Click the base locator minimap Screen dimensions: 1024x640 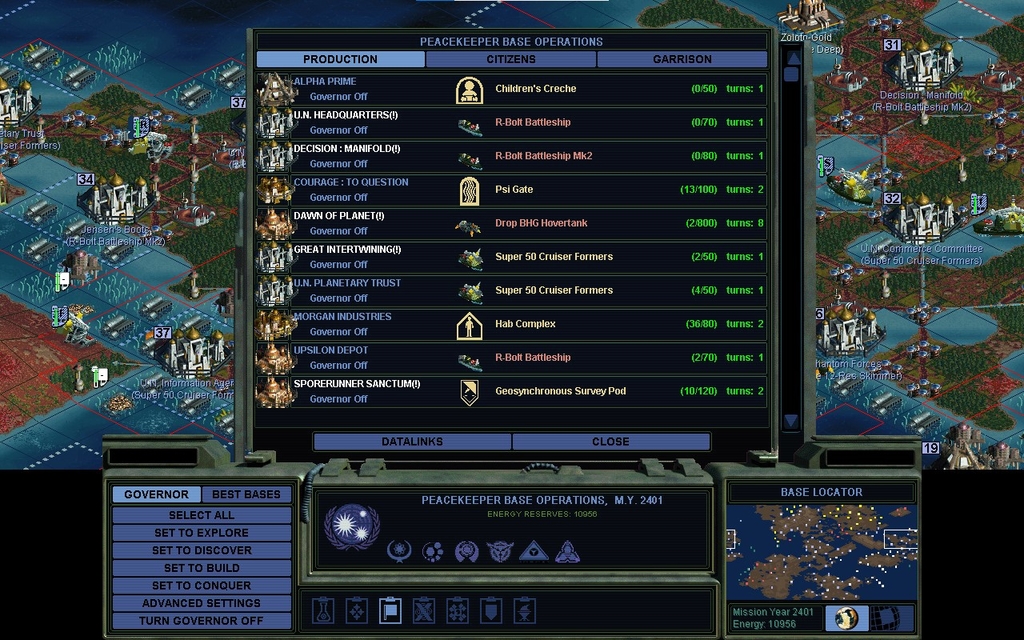point(821,551)
